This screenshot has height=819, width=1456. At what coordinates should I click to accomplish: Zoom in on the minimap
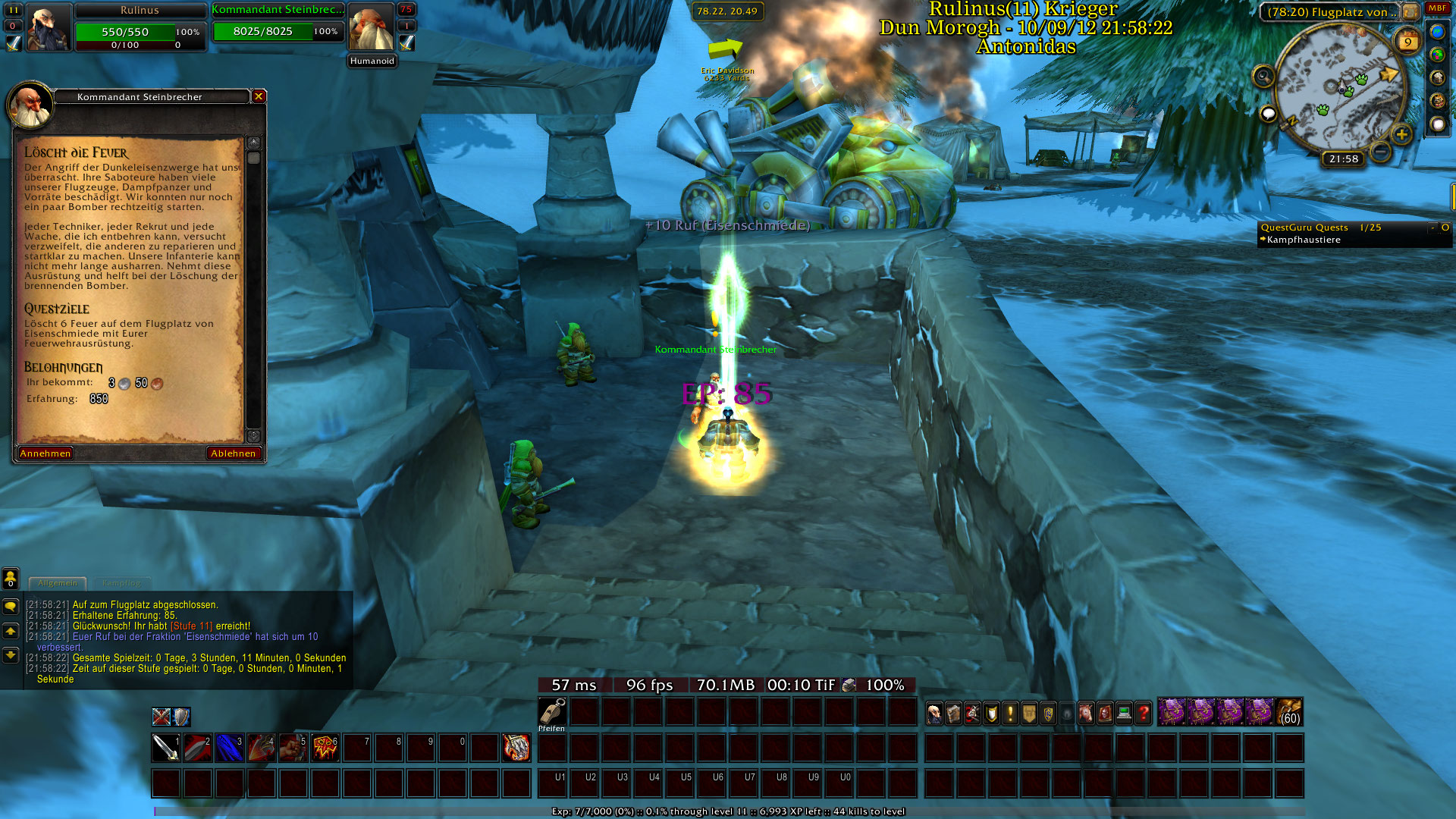pyautogui.click(x=1401, y=135)
